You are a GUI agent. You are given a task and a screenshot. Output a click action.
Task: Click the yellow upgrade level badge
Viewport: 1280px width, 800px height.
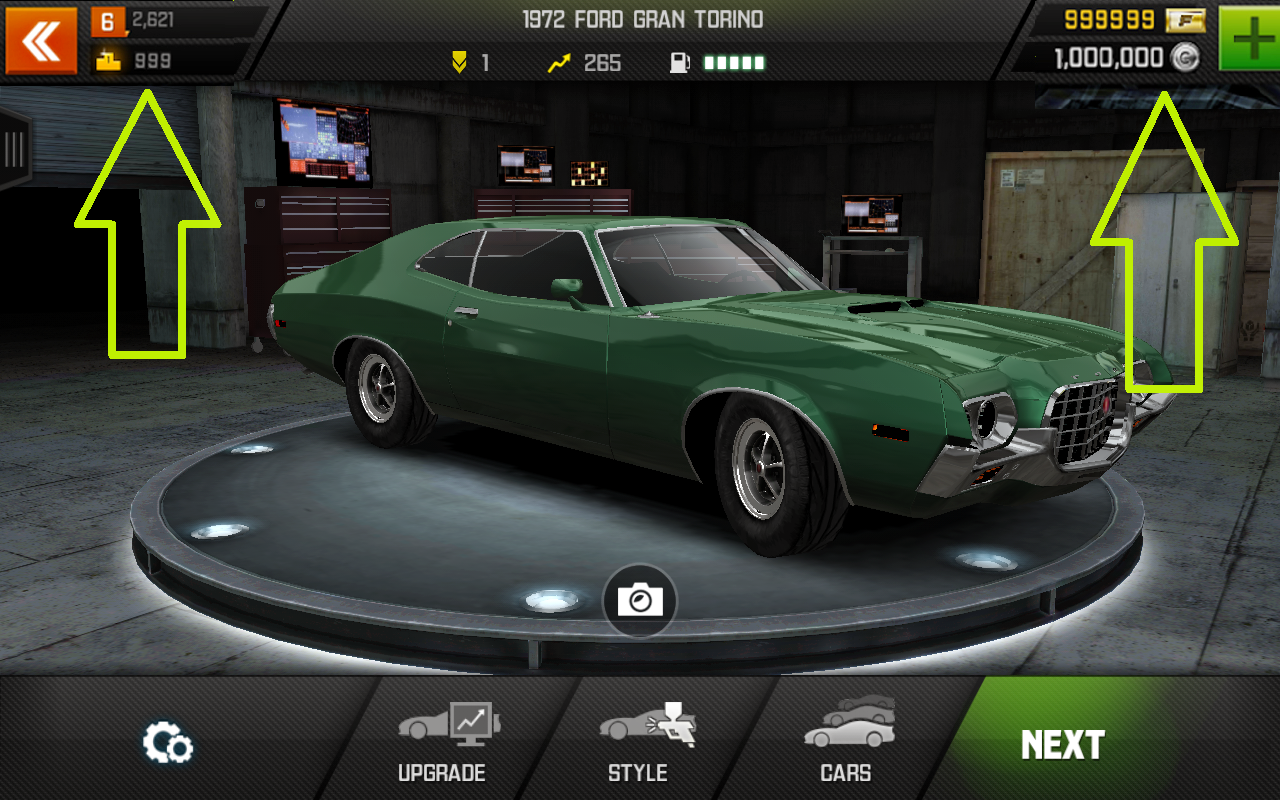(460, 62)
